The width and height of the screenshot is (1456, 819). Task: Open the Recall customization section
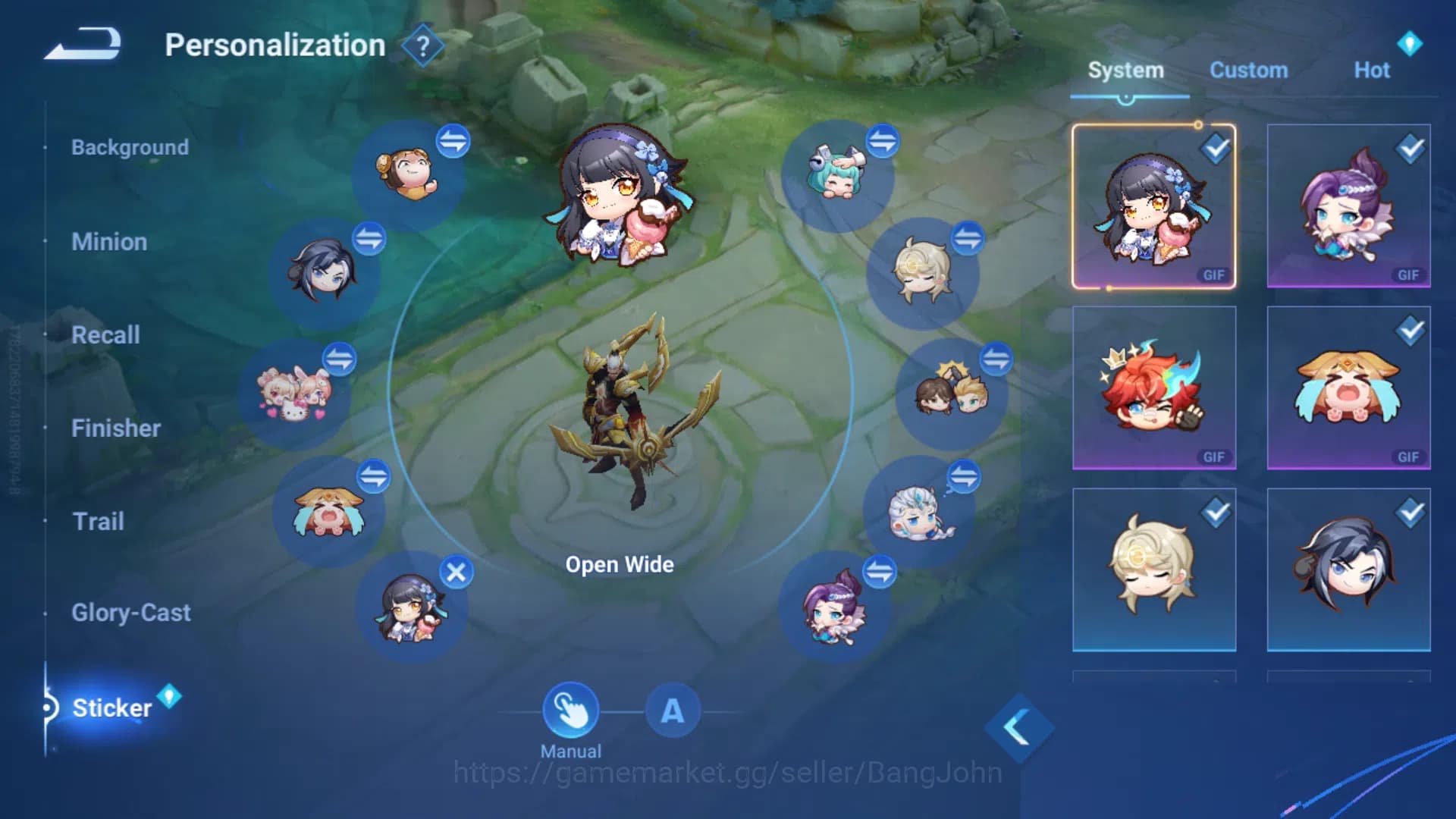[105, 335]
